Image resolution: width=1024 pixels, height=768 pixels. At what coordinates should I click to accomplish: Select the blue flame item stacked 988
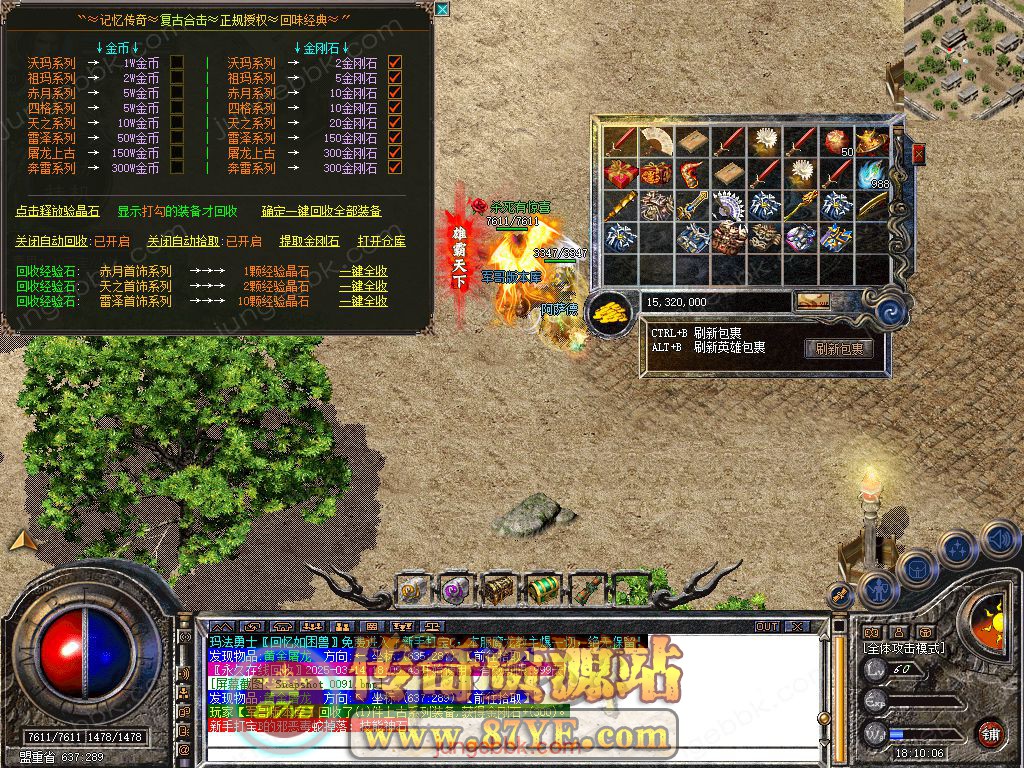874,174
